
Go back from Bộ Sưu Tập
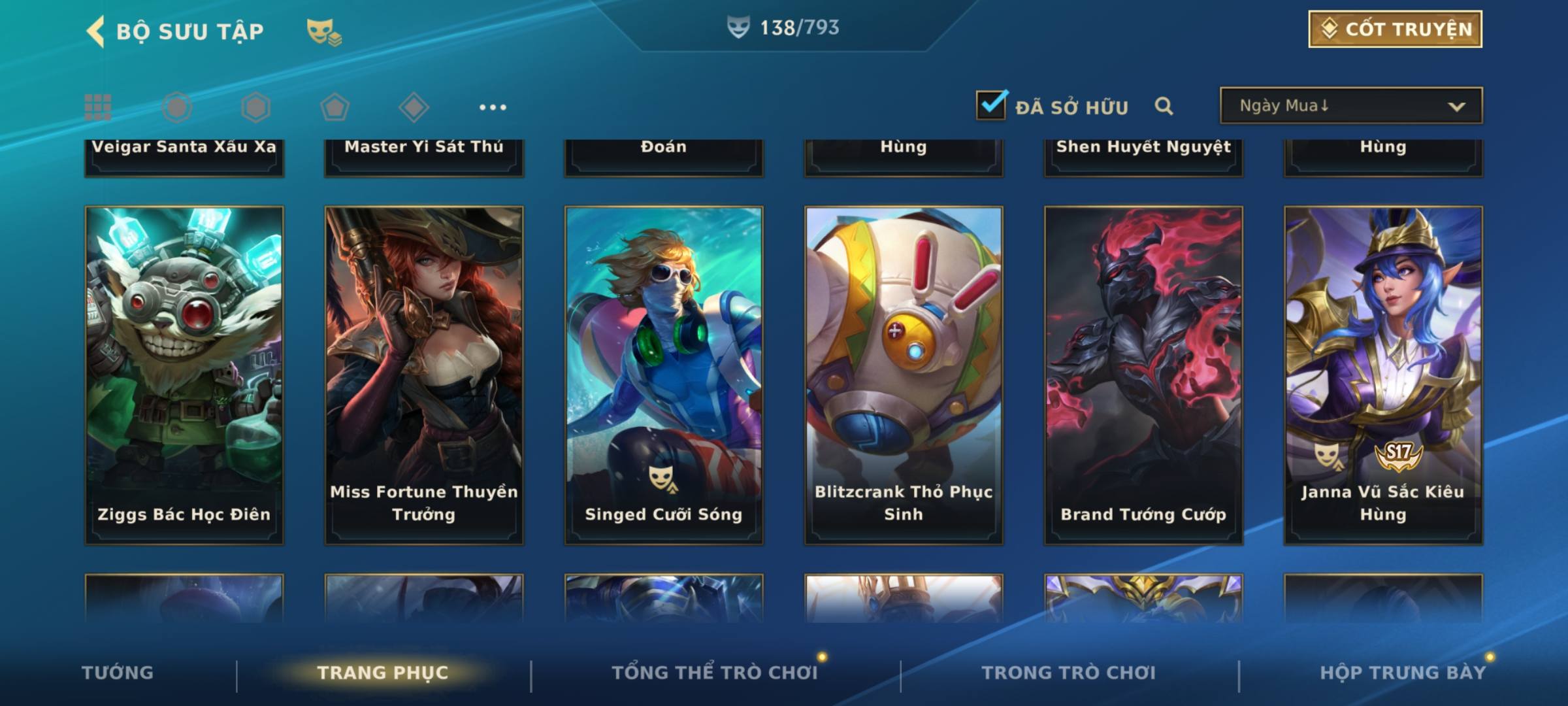point(95,31)
